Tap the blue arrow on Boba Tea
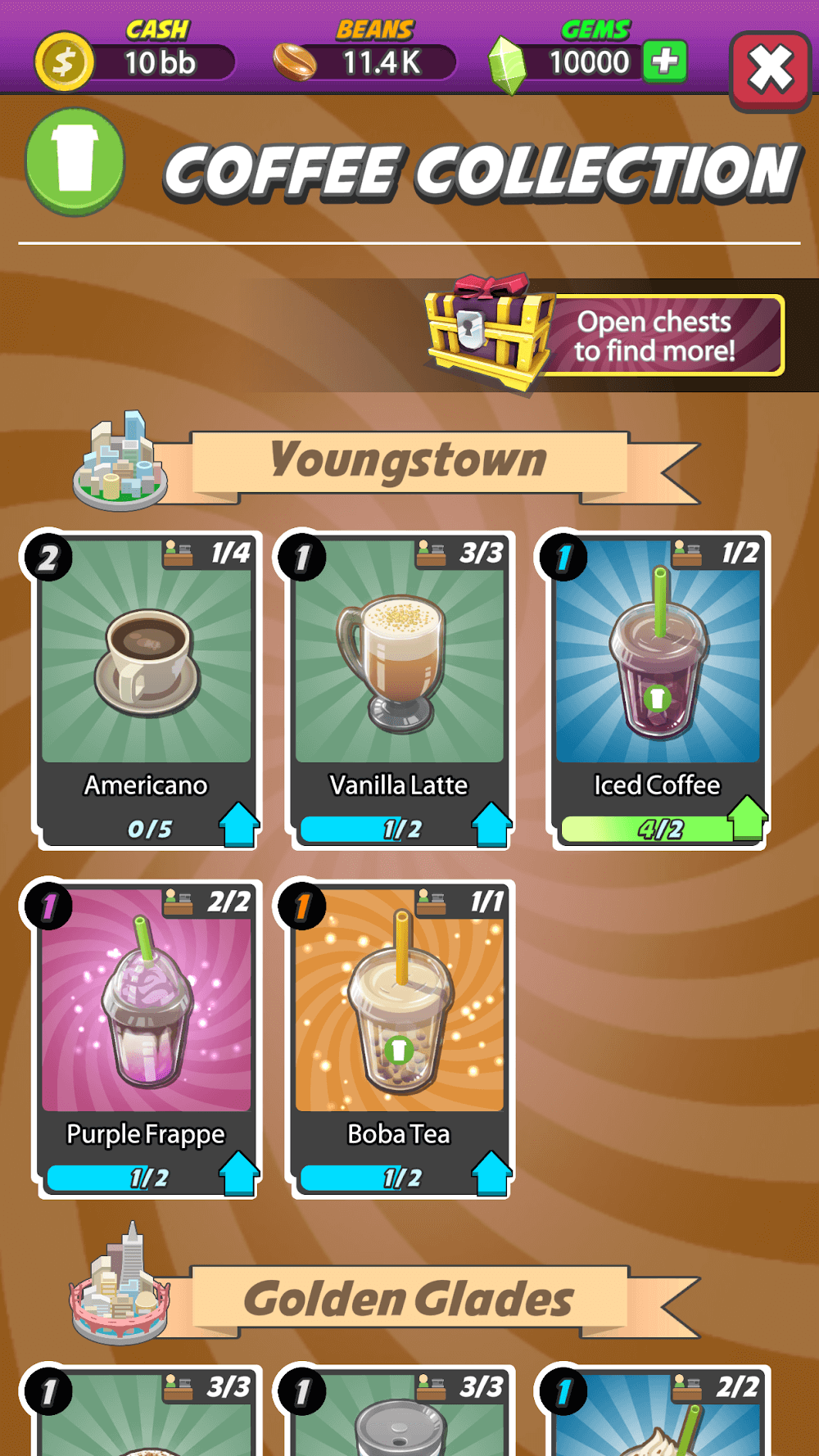 [x=491, y=1173]
